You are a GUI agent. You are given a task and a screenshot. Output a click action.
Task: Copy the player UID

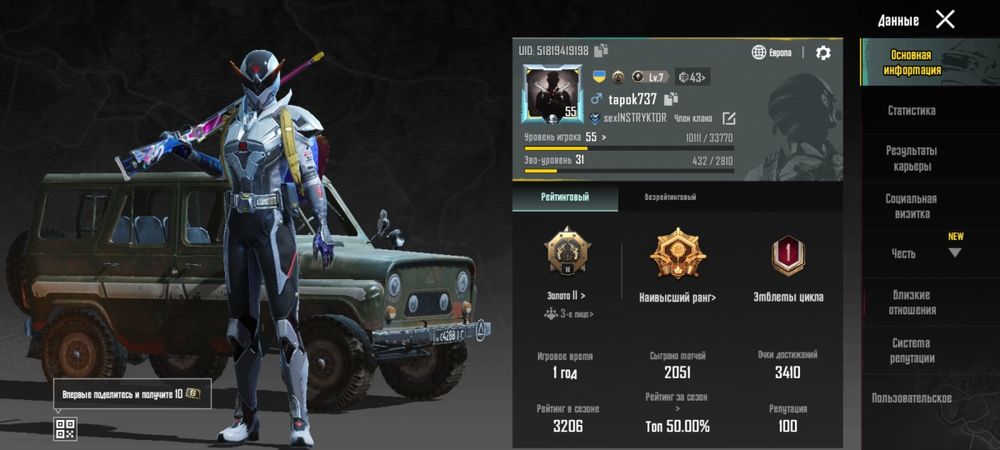coord(601,50)
